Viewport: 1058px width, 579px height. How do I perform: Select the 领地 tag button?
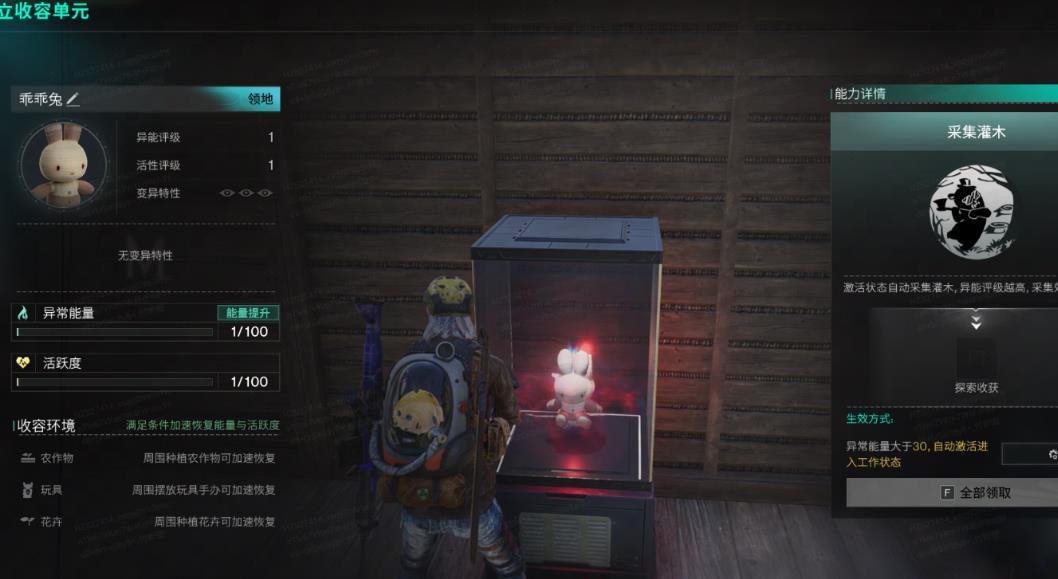(261, 99)
